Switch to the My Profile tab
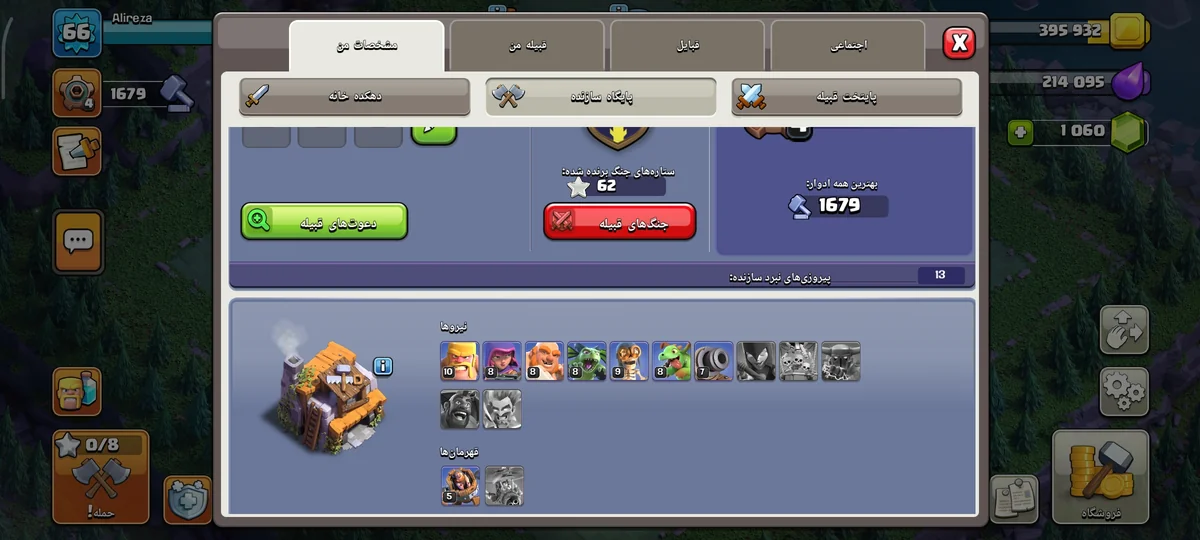Image resolution: width=1200 pixels, height=540 pixels. 367,46
